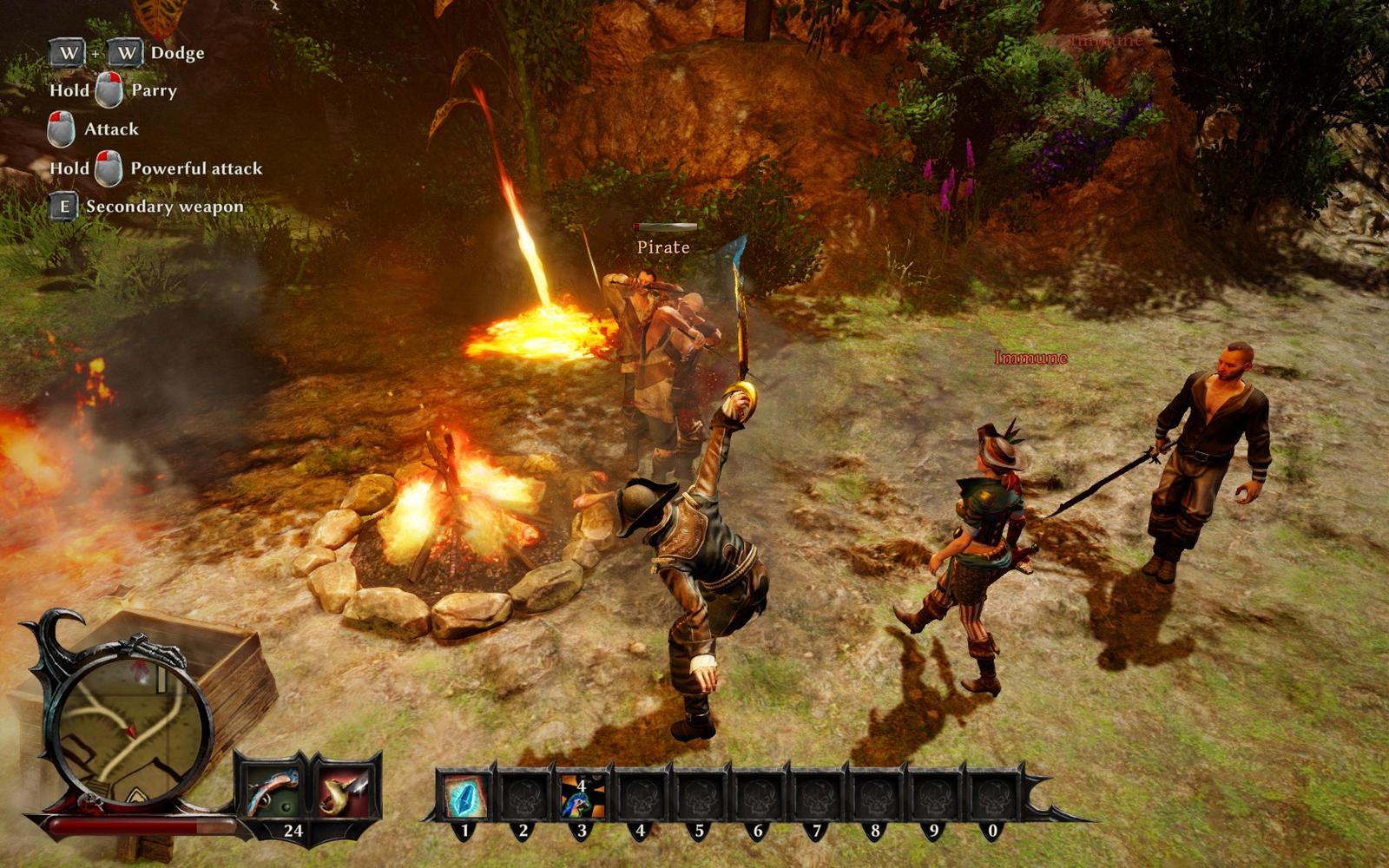Use the blue crystal item in hotbar slot 1

pos(465,795)
